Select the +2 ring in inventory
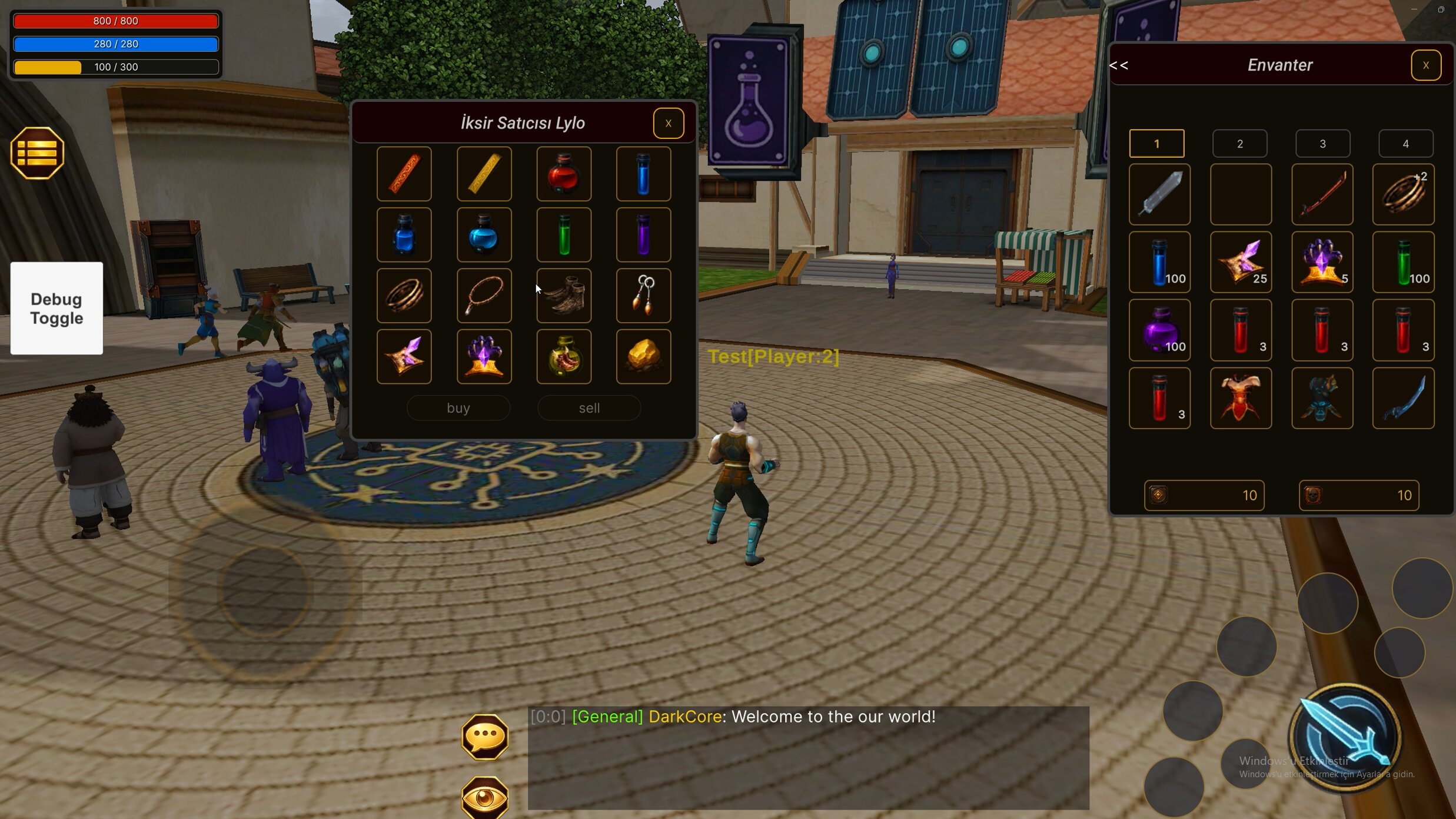1456x819 pixels. (1403, 194)
